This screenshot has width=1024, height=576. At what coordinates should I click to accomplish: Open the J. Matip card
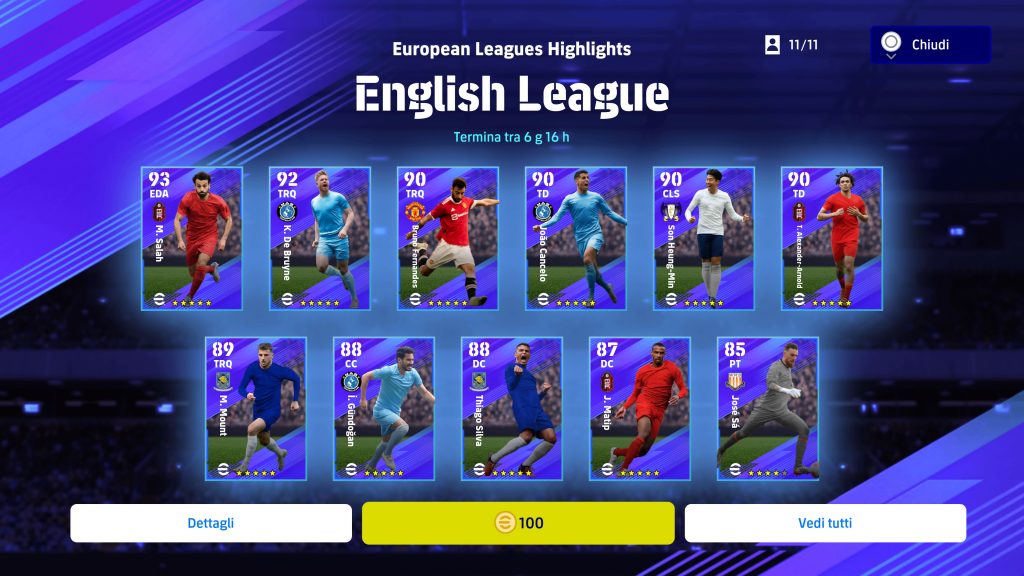pos(640,408)
